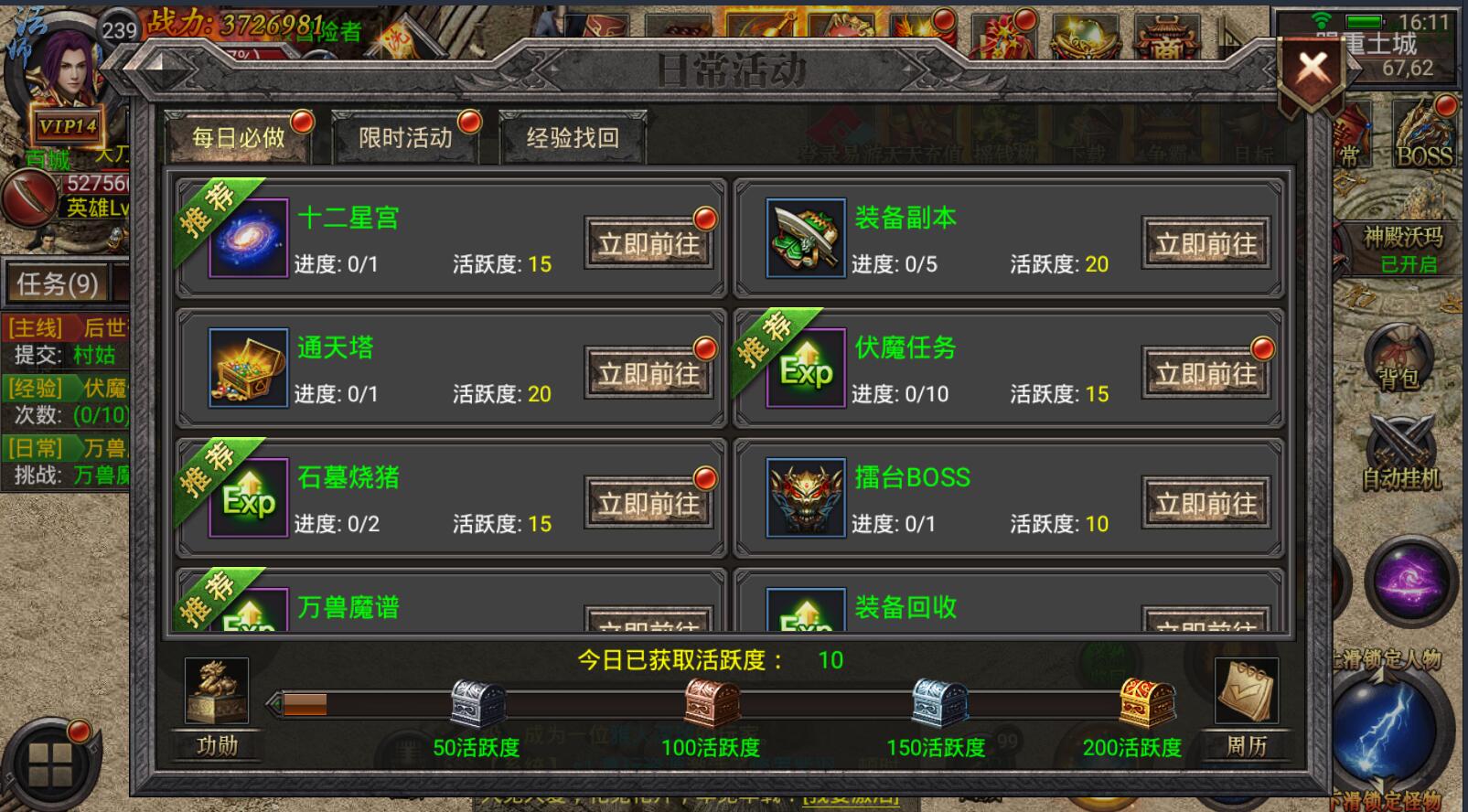Click the 伏魔任务 Exp icon
This screenshot has width=1468, height=812.
click(x=804, y=369)
